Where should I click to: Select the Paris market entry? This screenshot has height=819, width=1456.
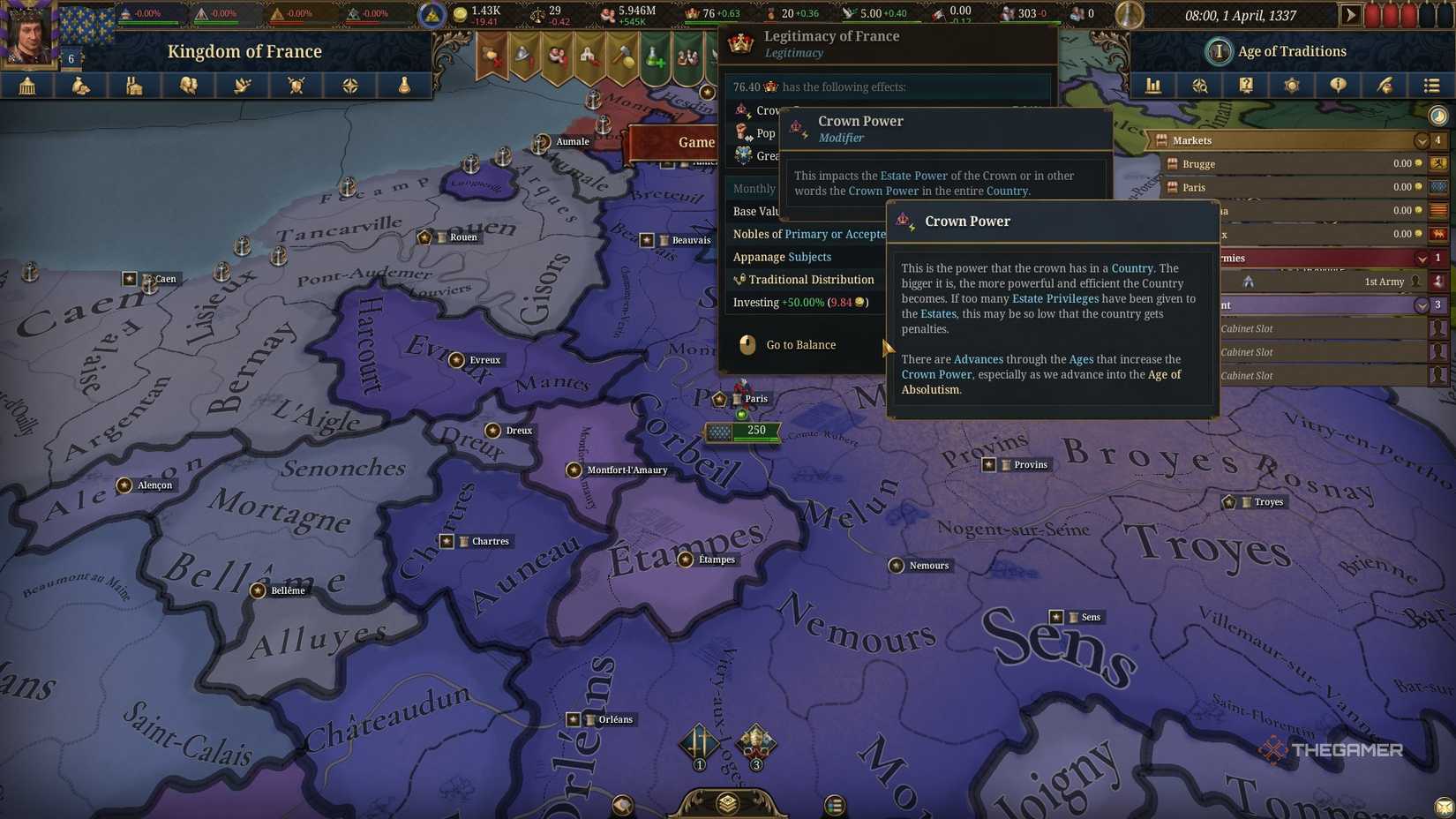point(1195,187)
